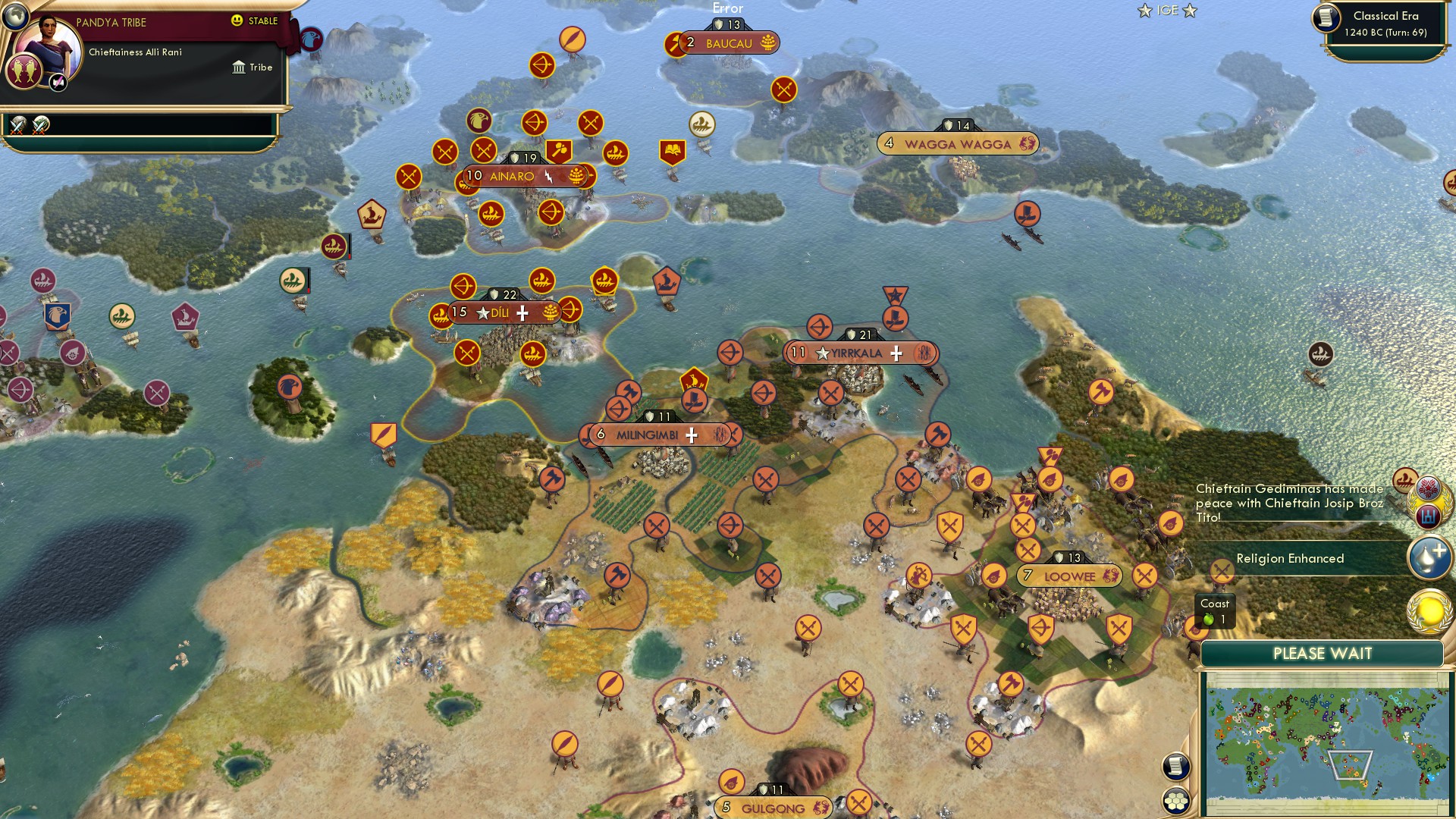The width and height of the screenshot is (1456, 819).
Task: Click the eagle unit icon above Ainaro
Action: 480,121
